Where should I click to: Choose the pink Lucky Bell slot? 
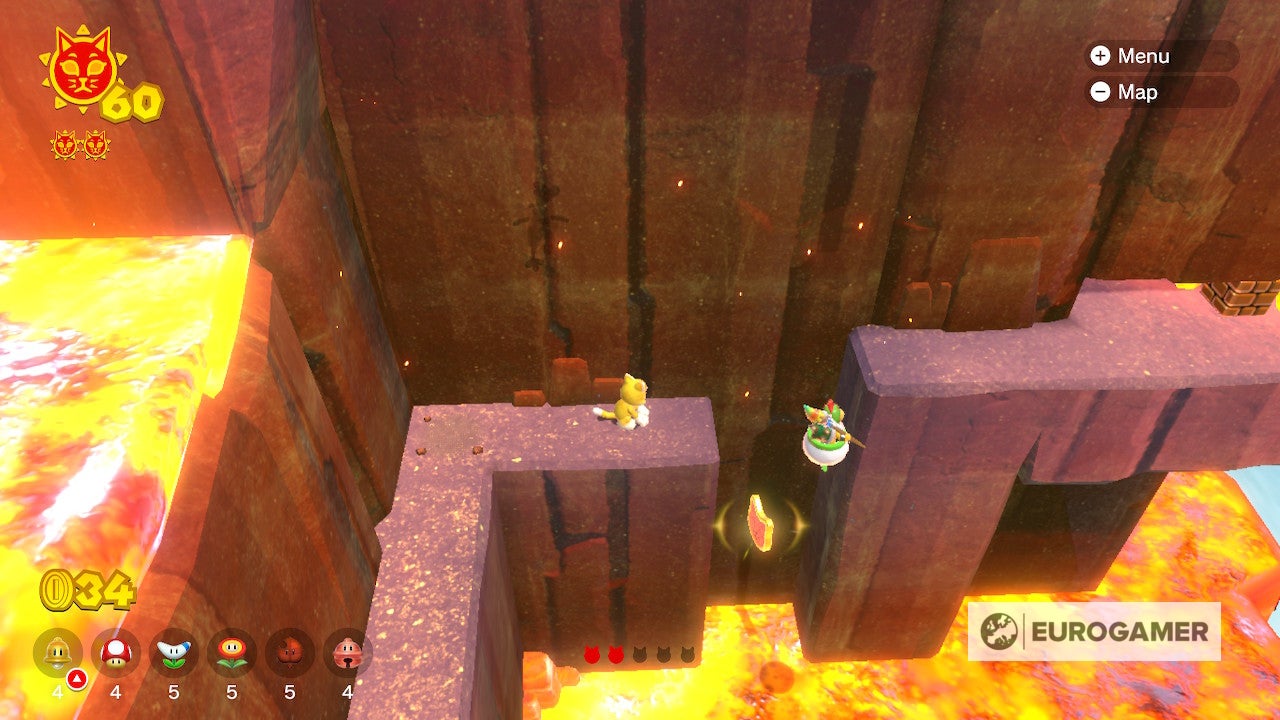pos(347,653)
